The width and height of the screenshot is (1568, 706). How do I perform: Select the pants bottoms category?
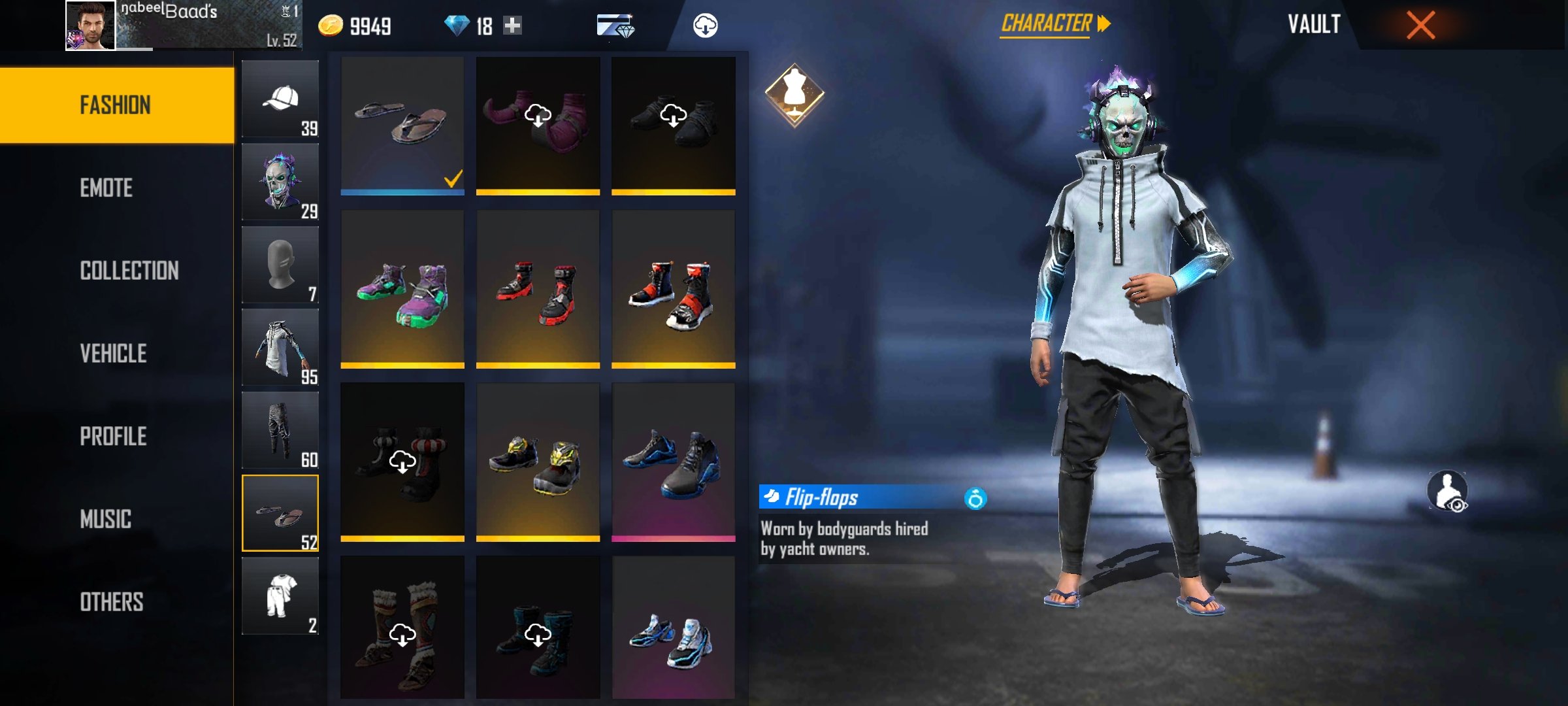point(280,431)
